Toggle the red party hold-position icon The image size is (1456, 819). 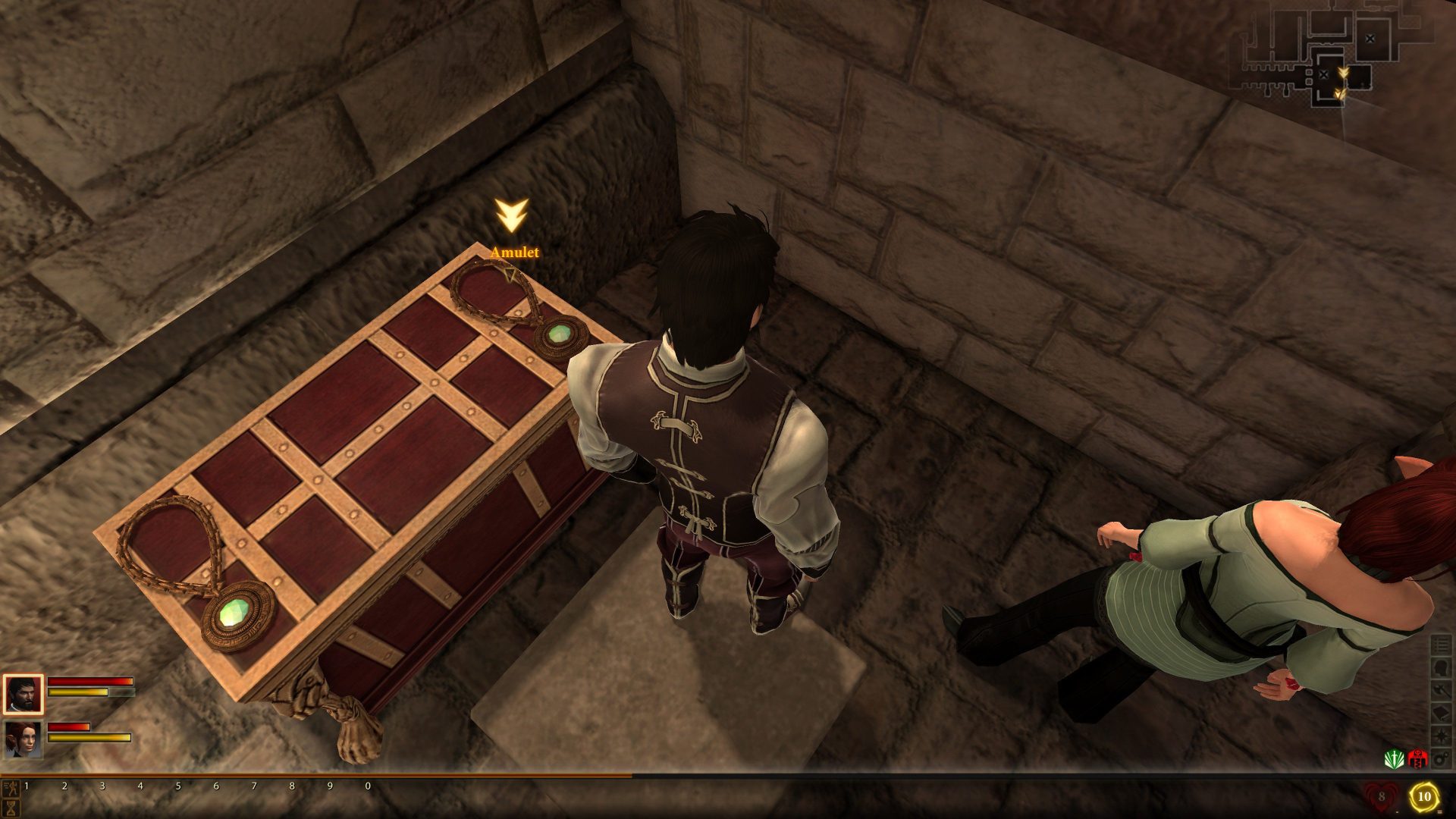click(1417, 758)
